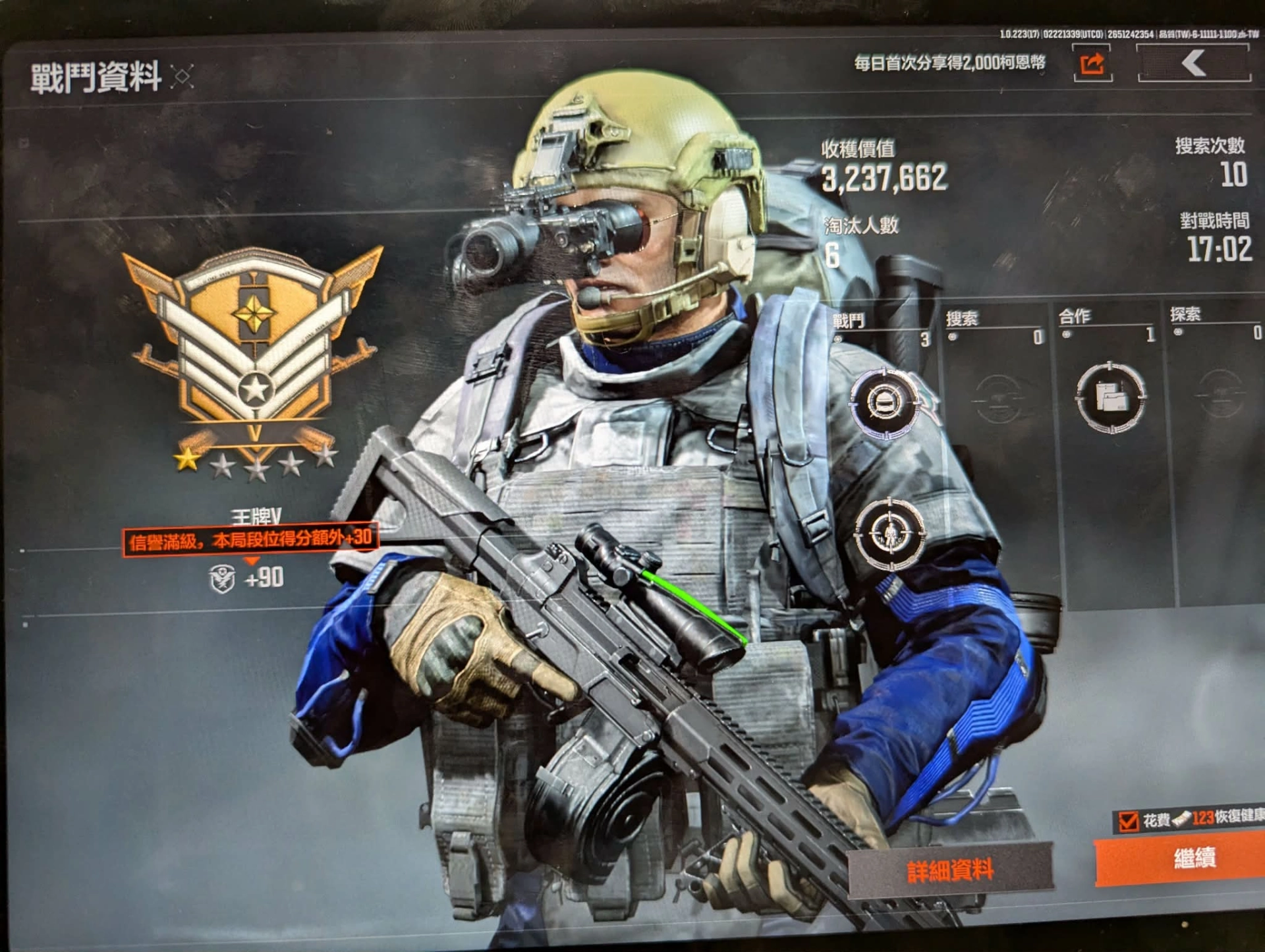
Task: Toggle the 花費 恢復健康 checkbox
Action: [1128, 821]
